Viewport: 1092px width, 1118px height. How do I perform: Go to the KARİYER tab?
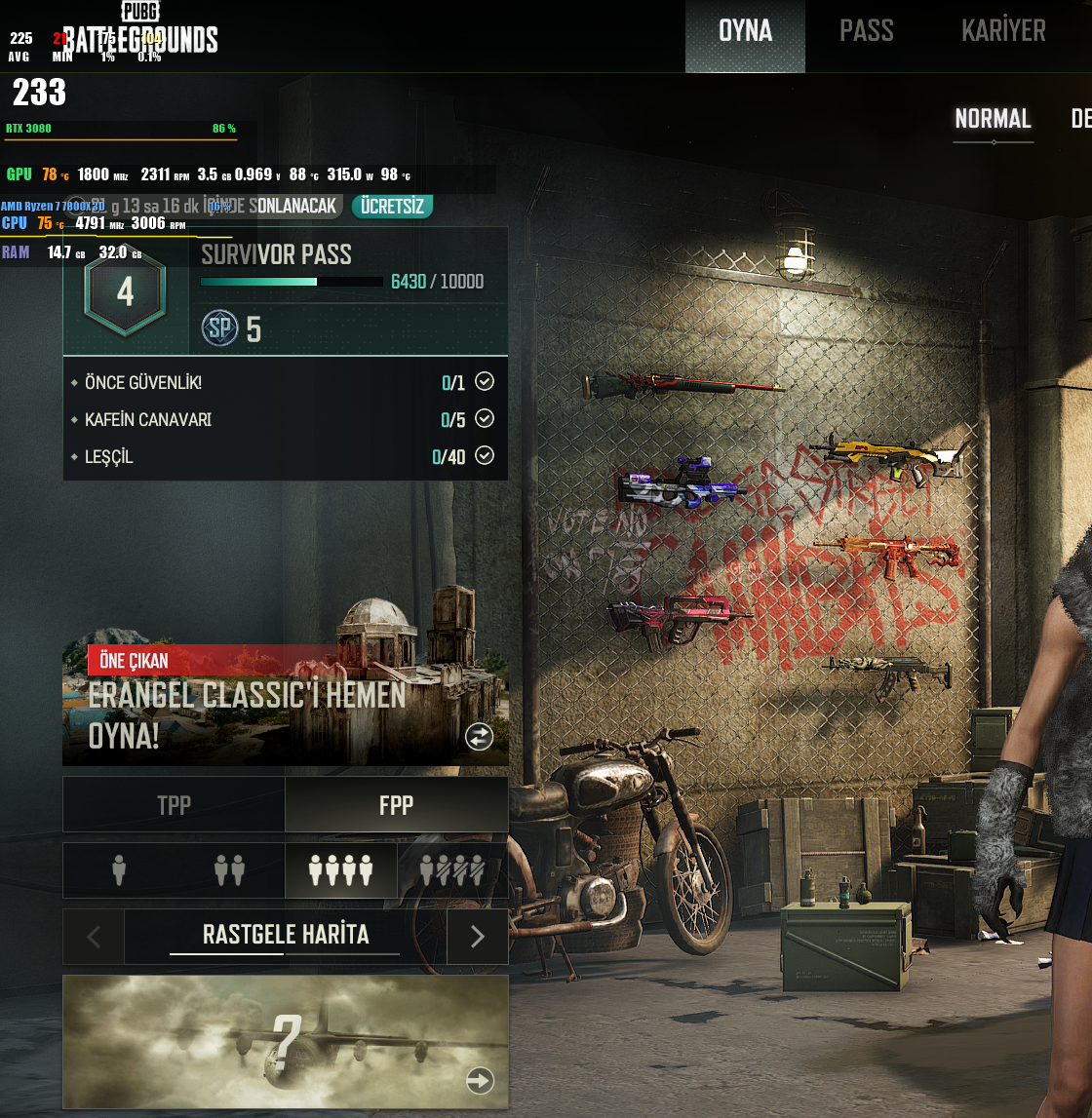pyautogui.click(x=1003, y=32)
